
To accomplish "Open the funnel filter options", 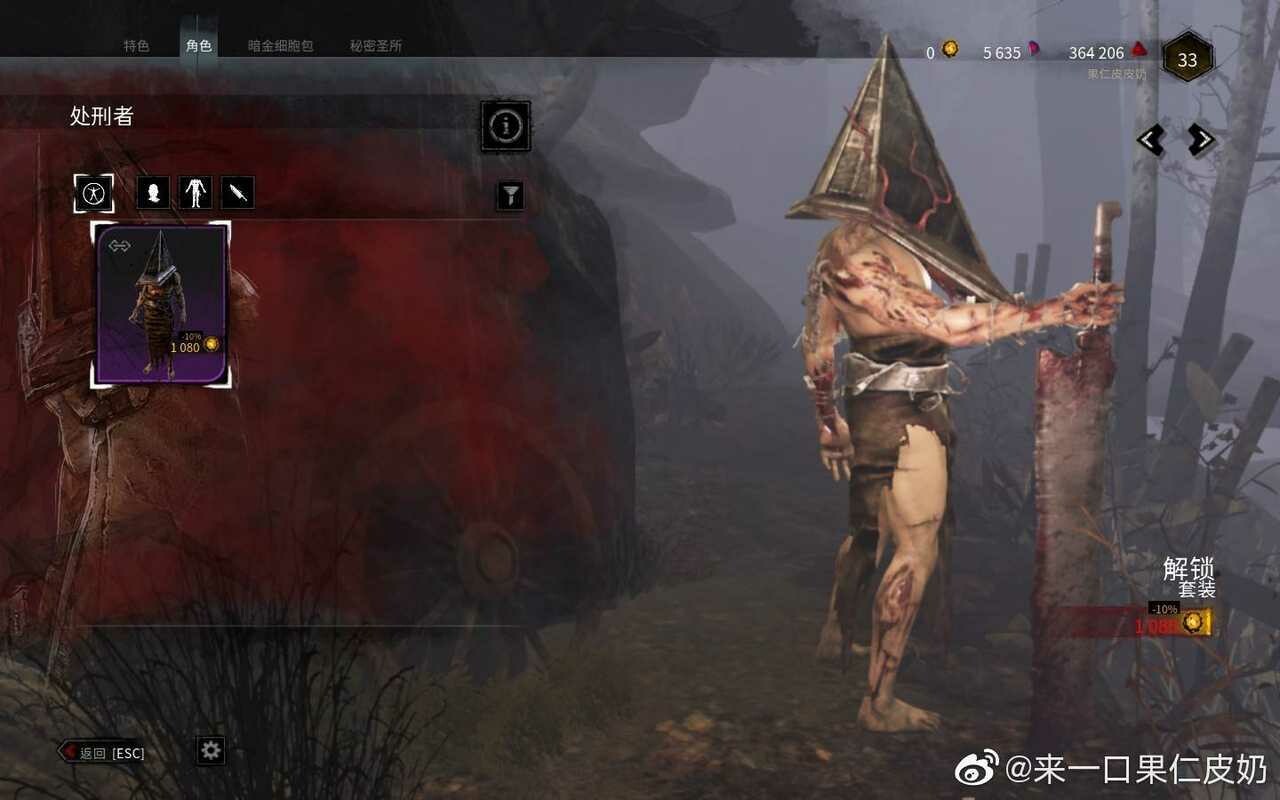I will click(510, 195).
